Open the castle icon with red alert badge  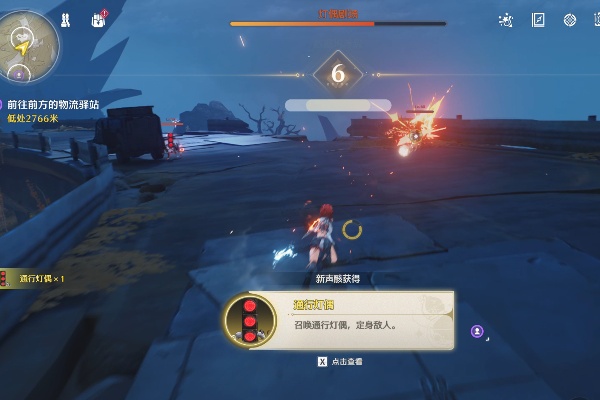pyautogui.click(x=98, y=19)
